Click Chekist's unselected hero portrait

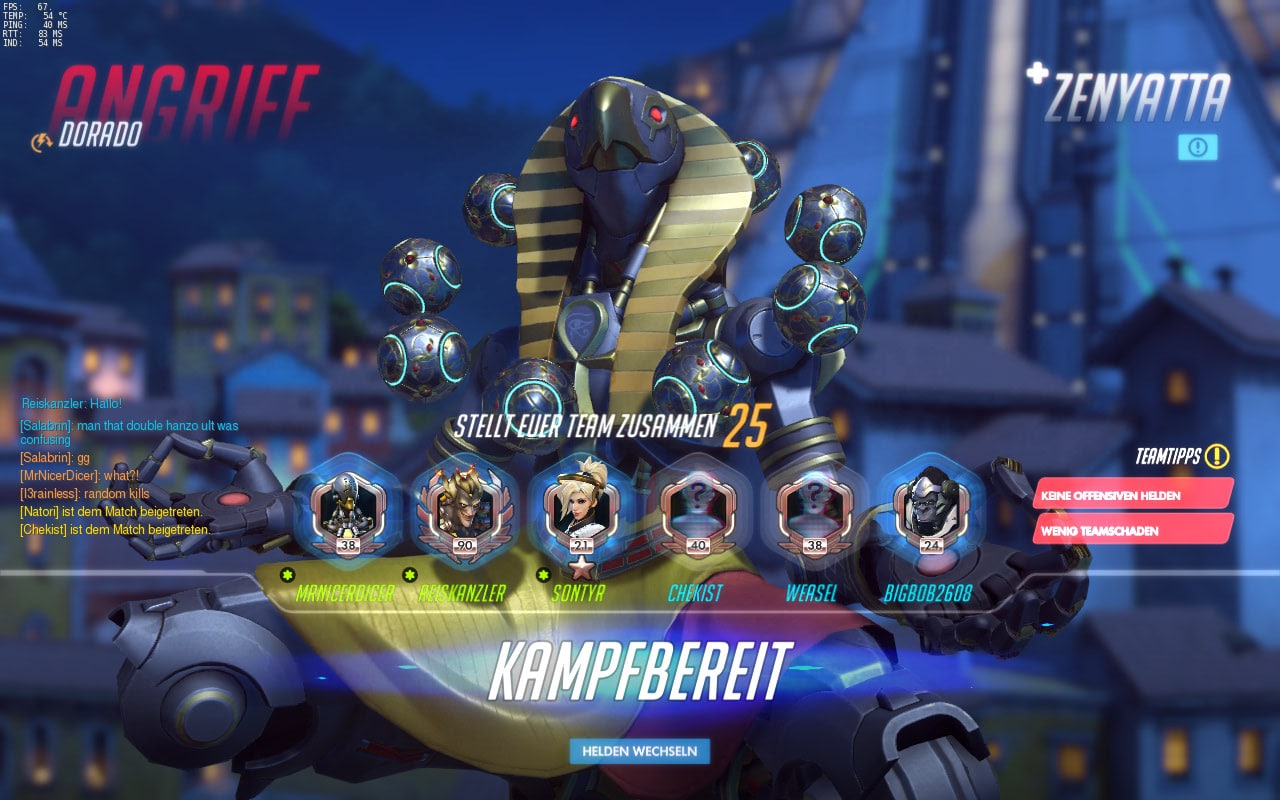tap(697, 510)
